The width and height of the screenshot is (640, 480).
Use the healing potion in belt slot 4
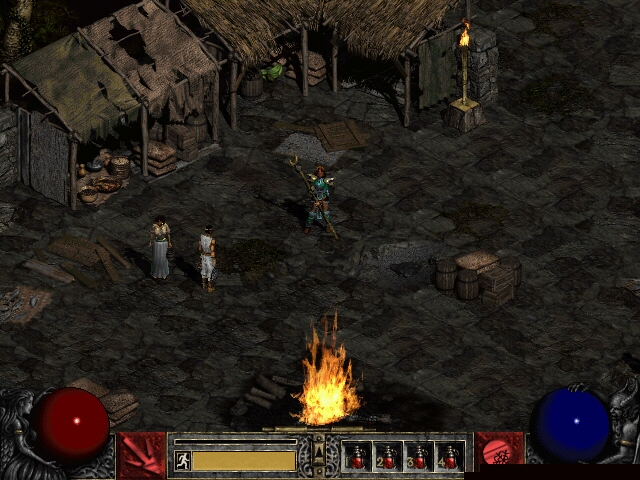point(450,456)
